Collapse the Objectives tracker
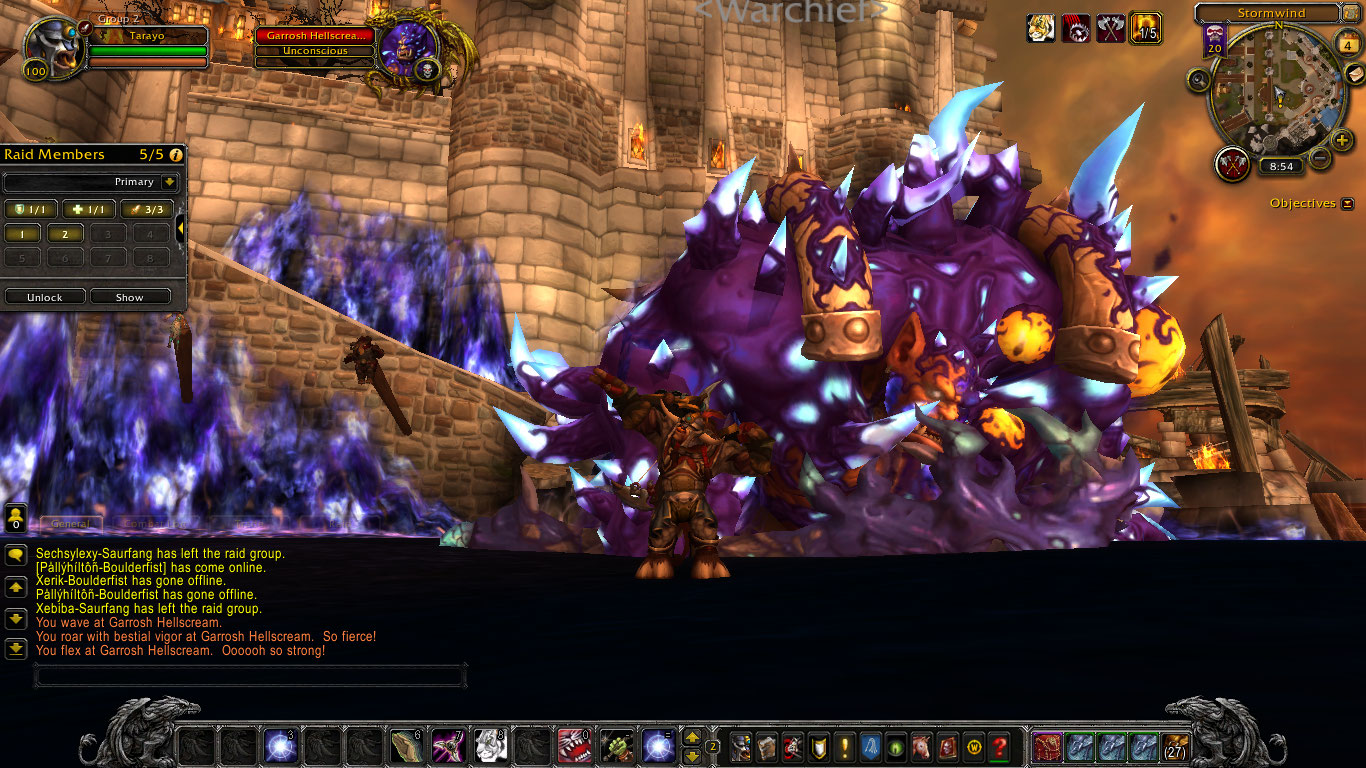Screen dimensions: 1366x768 [1348, 203]
